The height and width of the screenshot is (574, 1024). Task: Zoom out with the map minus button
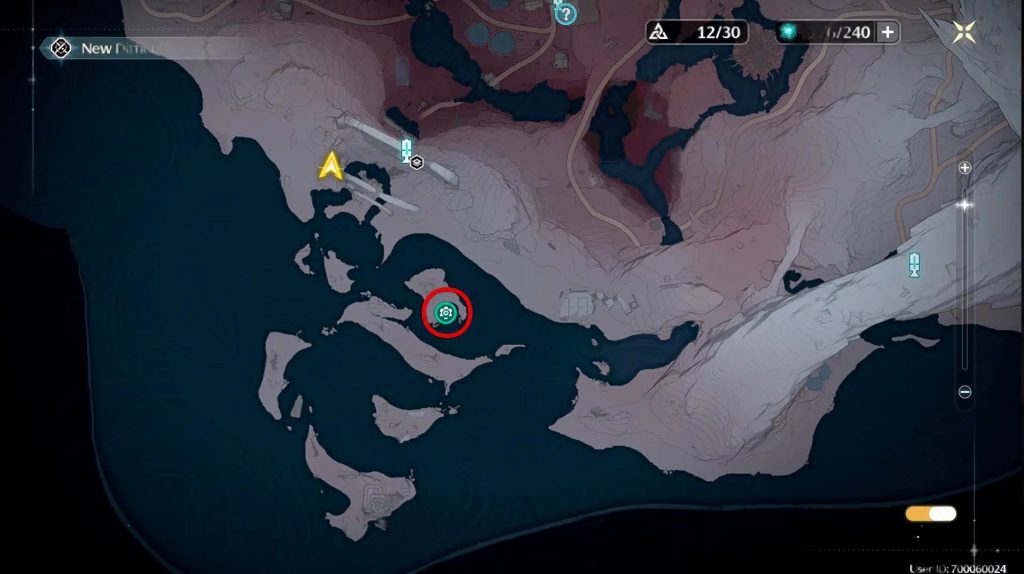(x=965, y=393)
